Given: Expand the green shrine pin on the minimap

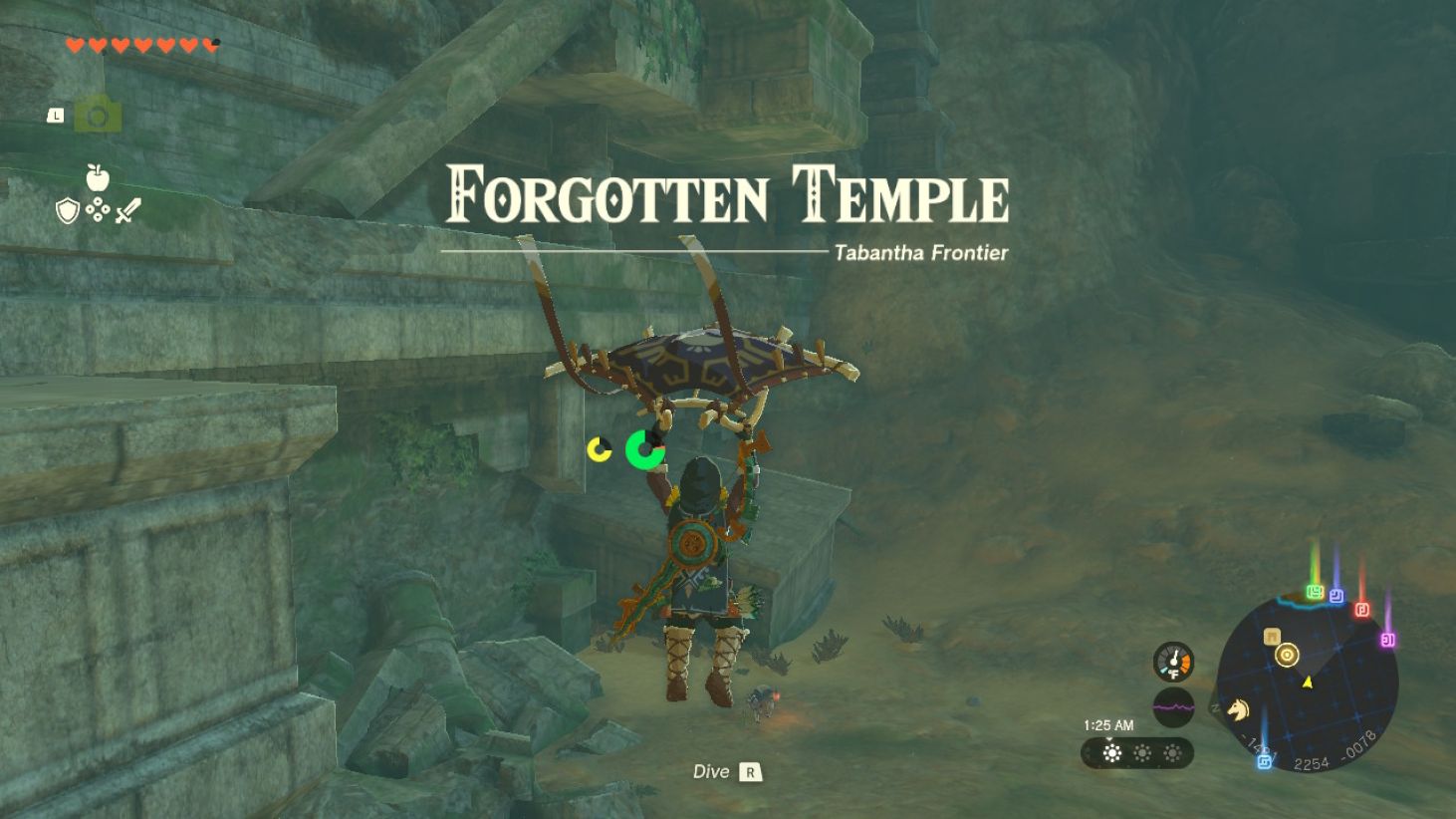Looking at the screenshot, I should pyautogui.click(x=1315, y=591).
